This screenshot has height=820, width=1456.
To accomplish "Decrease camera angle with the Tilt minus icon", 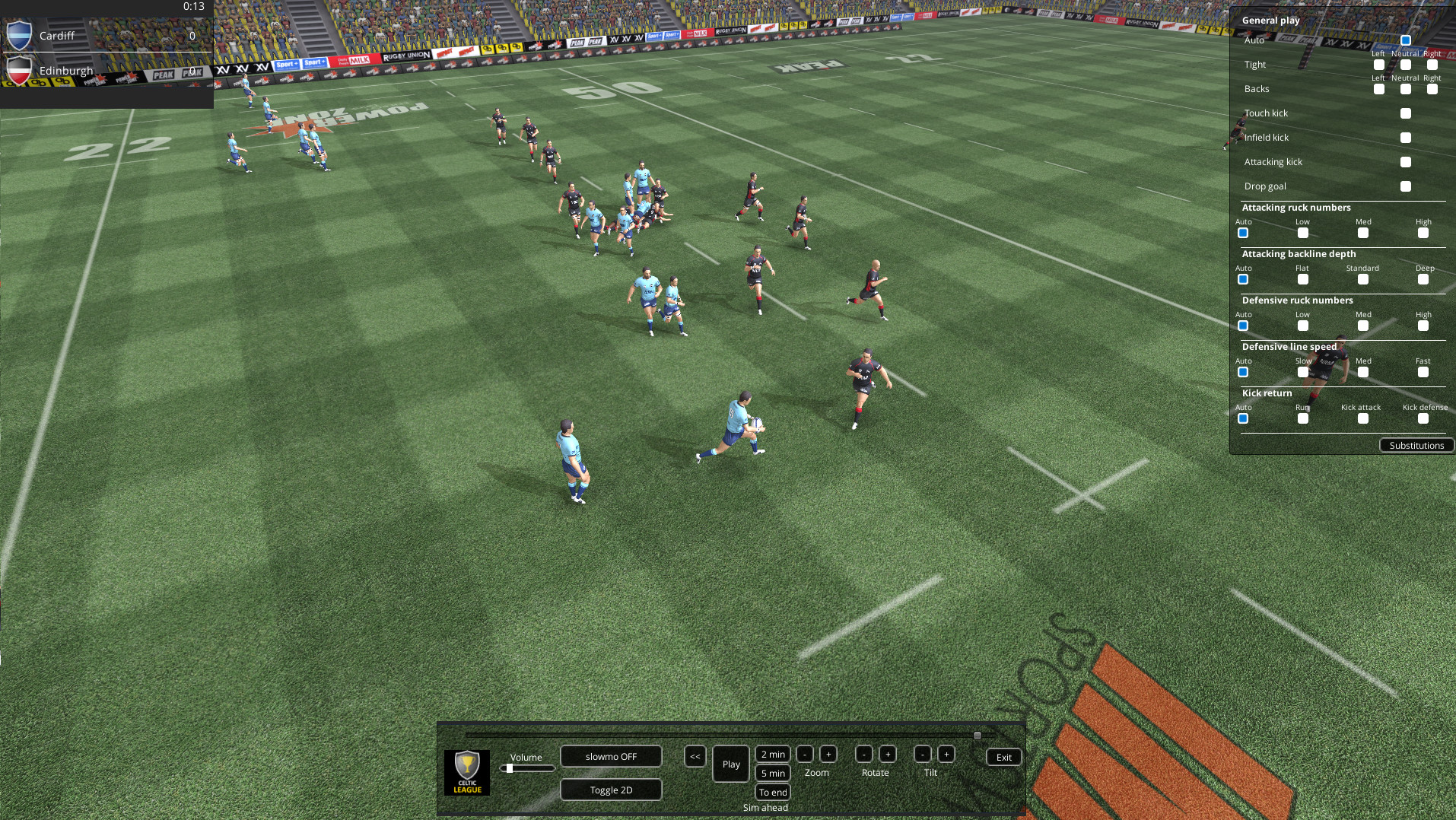I will click(x=921, y=754).
